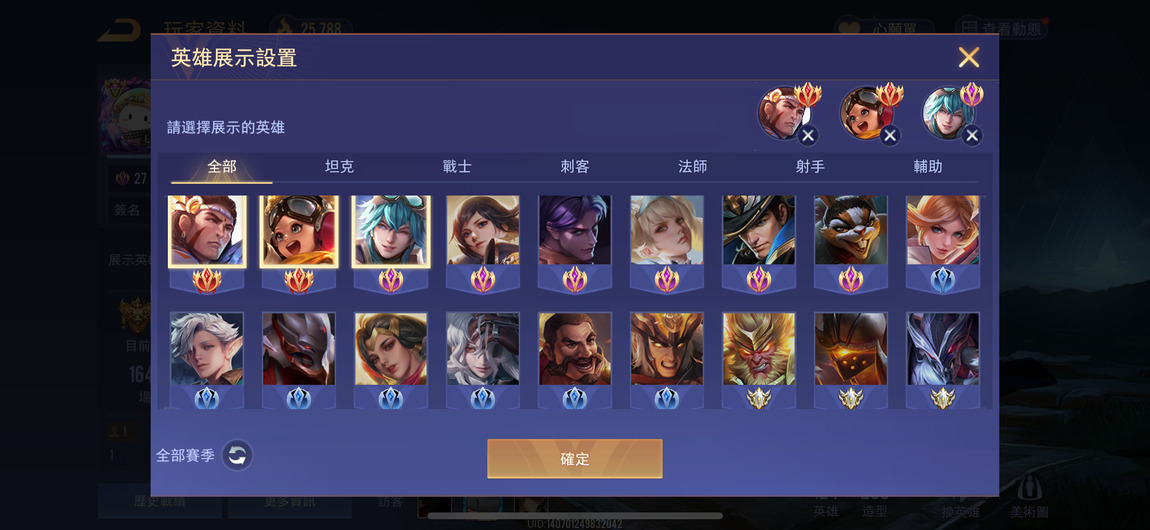Select the goggles-wearing girl hero portrait
Screen dimensions: 1150x530
pyautogui.click(x=299, y=232)
